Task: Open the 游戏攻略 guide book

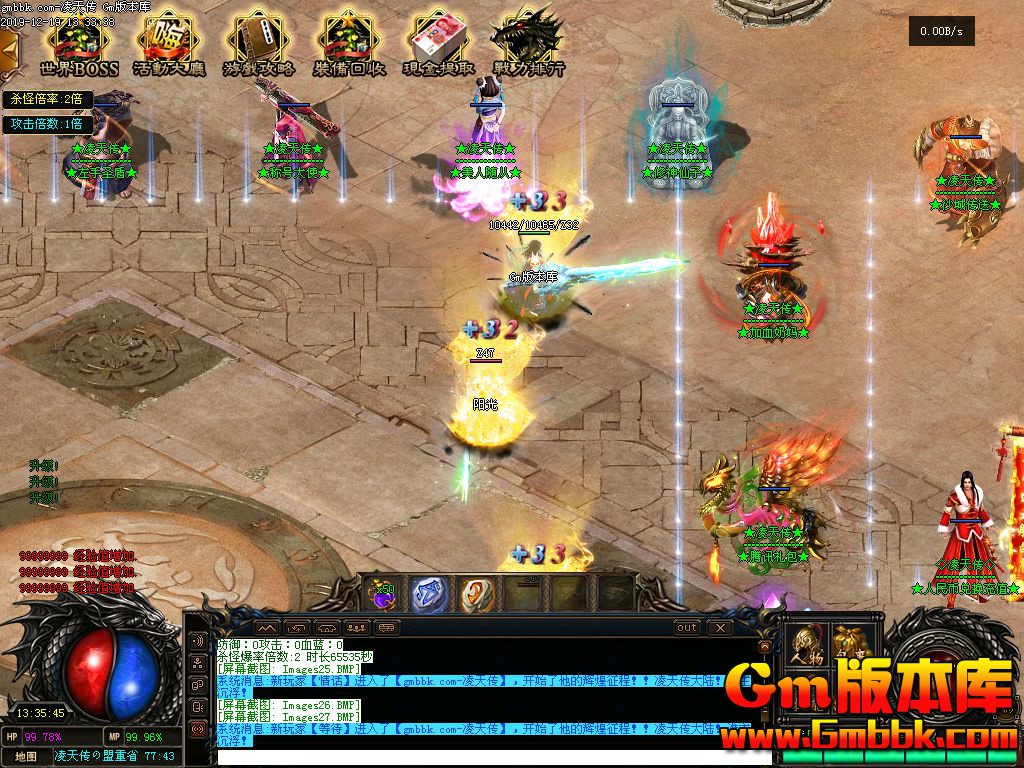Action: [259, 43]
